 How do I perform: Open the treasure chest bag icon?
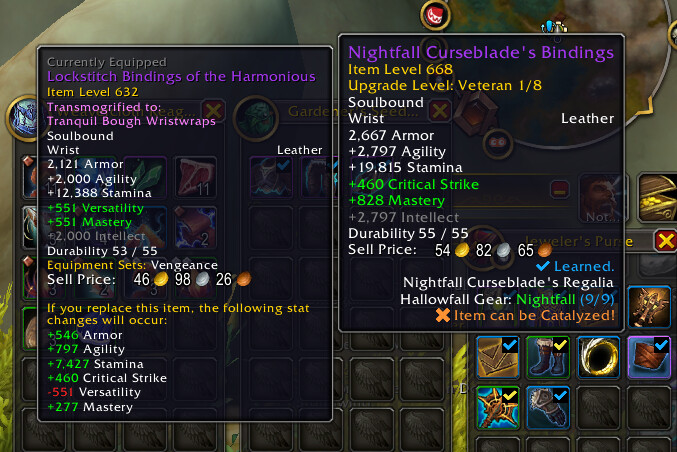click(659, 196)
